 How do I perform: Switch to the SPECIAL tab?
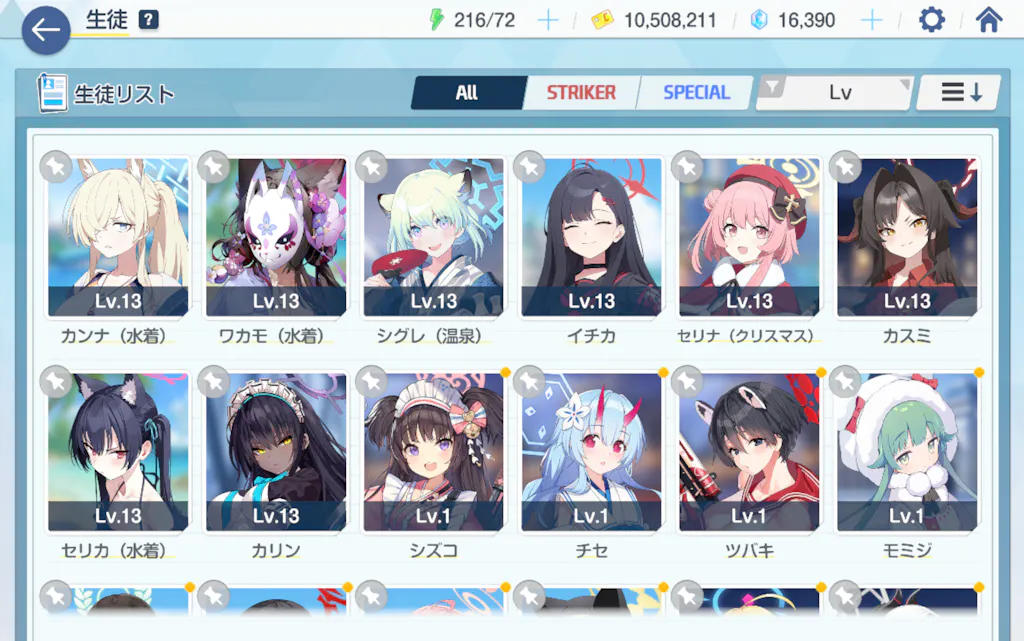pyautogui.click(x=696, y=93)
